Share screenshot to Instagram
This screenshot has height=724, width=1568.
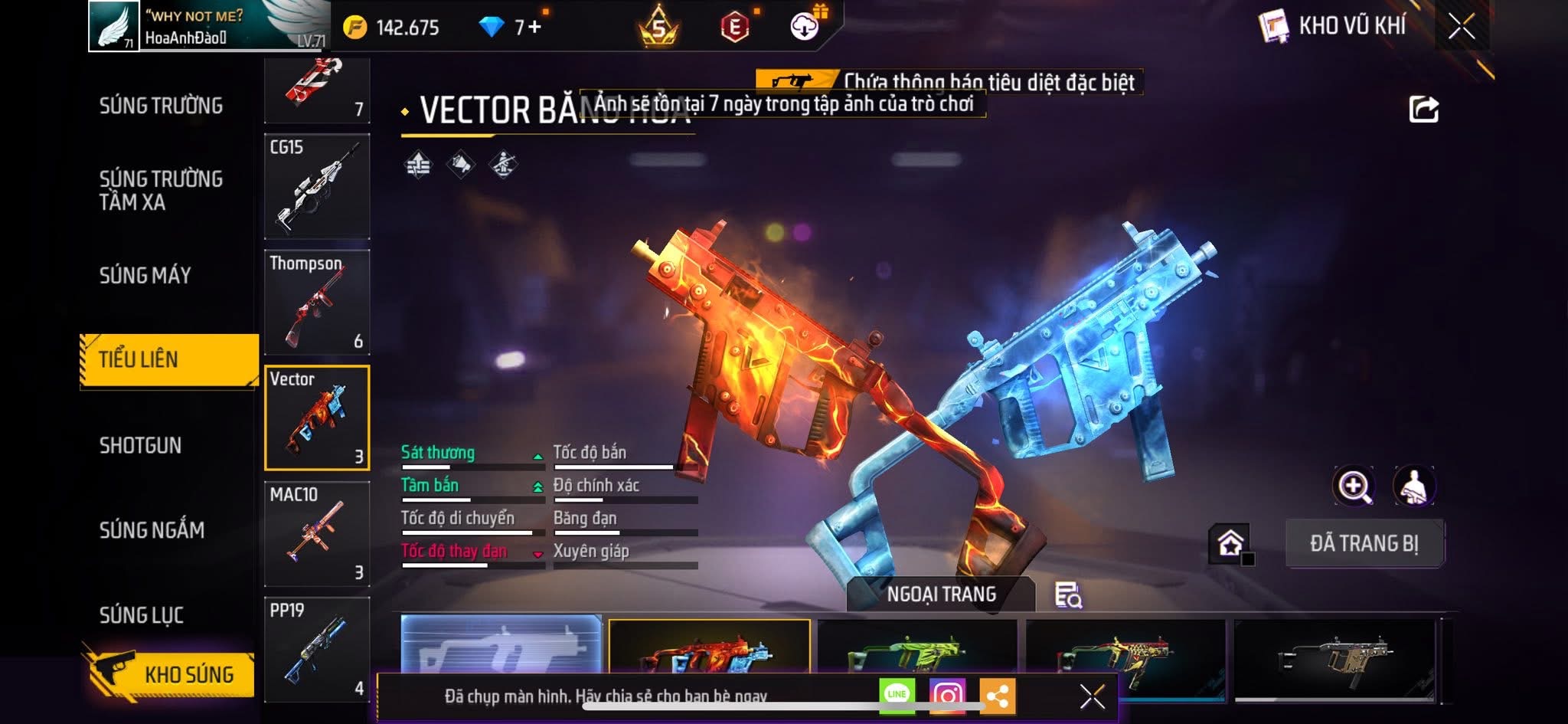tap(947, 696)
